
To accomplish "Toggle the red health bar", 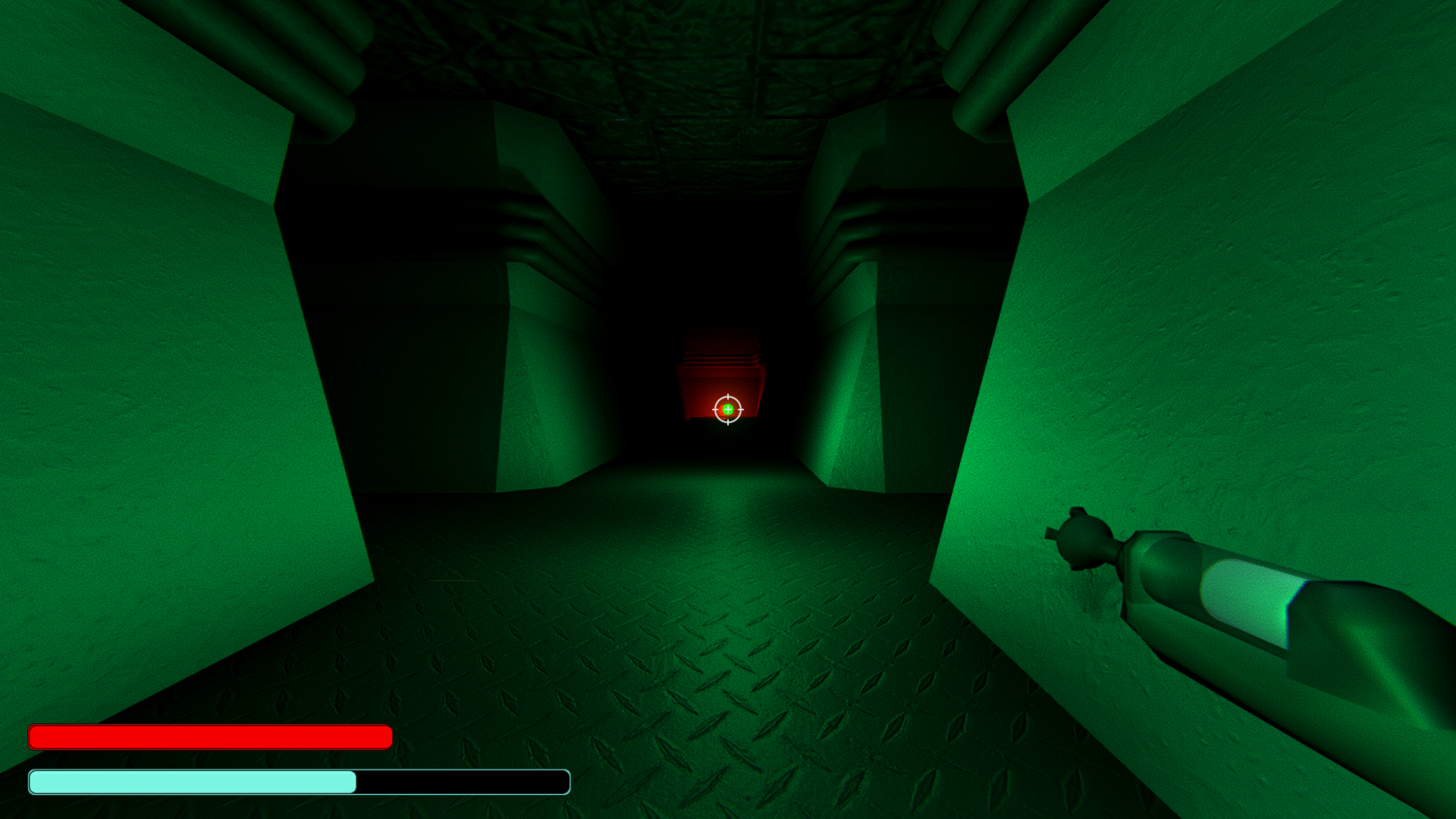I will tap(209, 736).
